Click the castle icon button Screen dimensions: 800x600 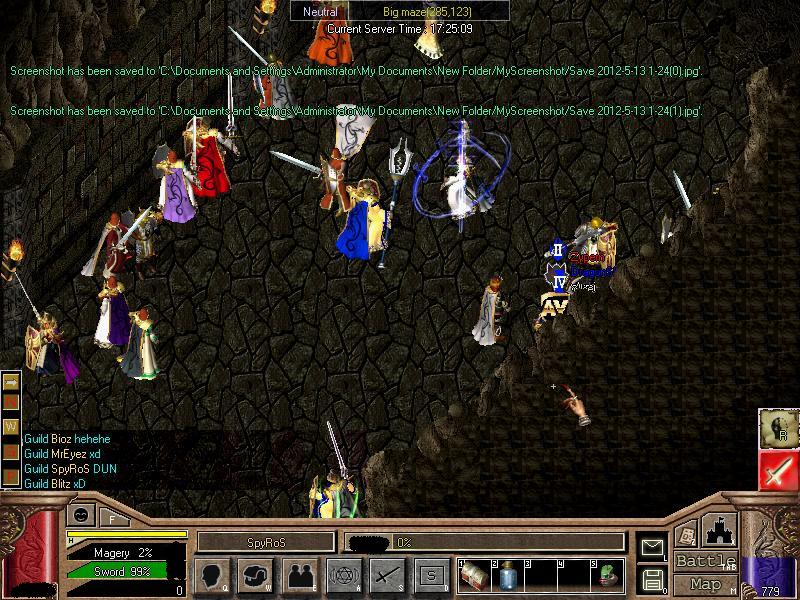(x=717, y=531)
